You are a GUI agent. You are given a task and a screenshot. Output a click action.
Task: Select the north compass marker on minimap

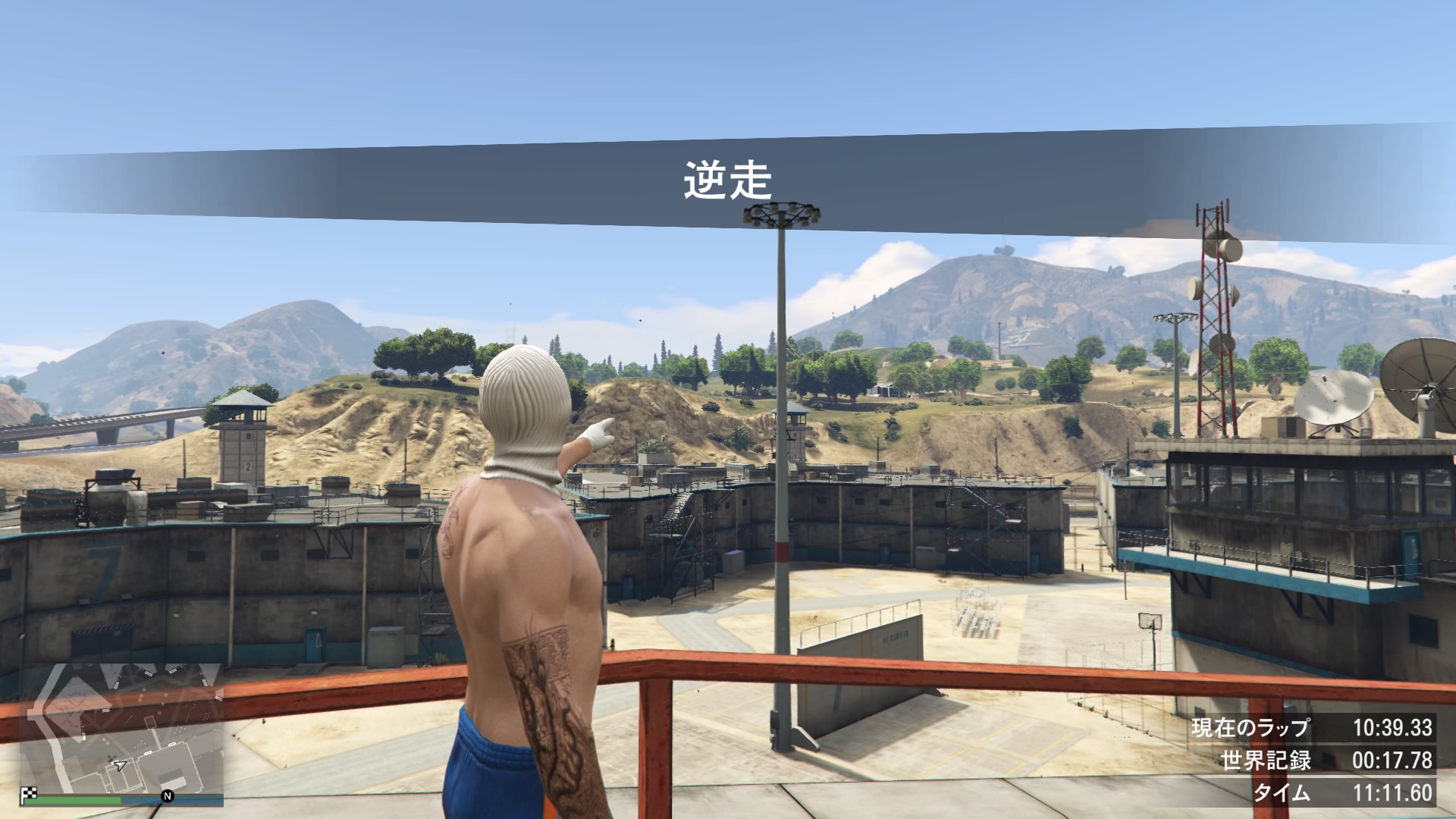click(167, 796)
